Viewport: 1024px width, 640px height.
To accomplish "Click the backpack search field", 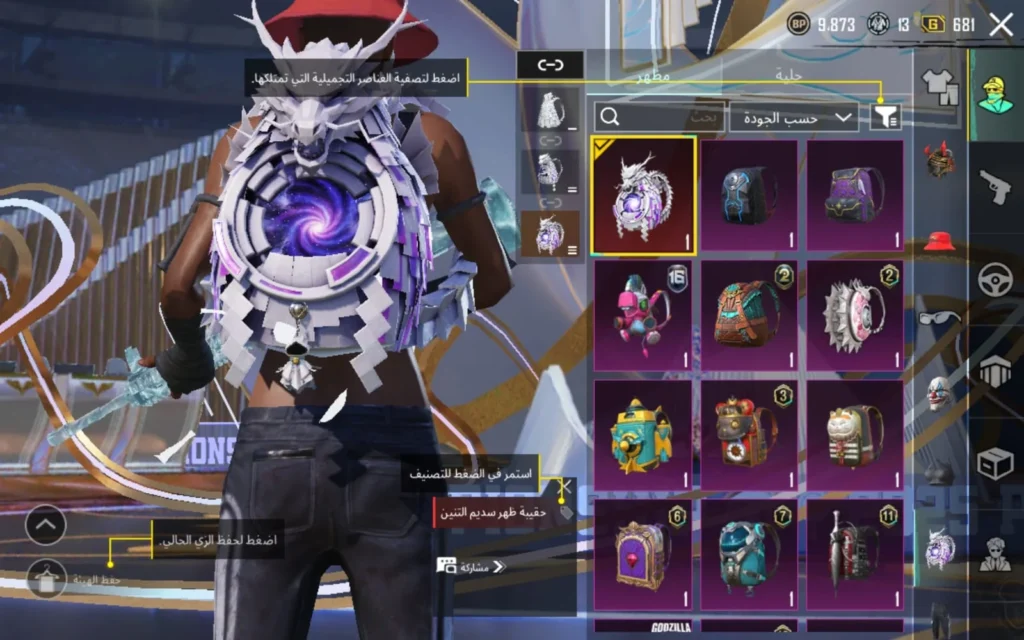I will [x=659, y=117].
